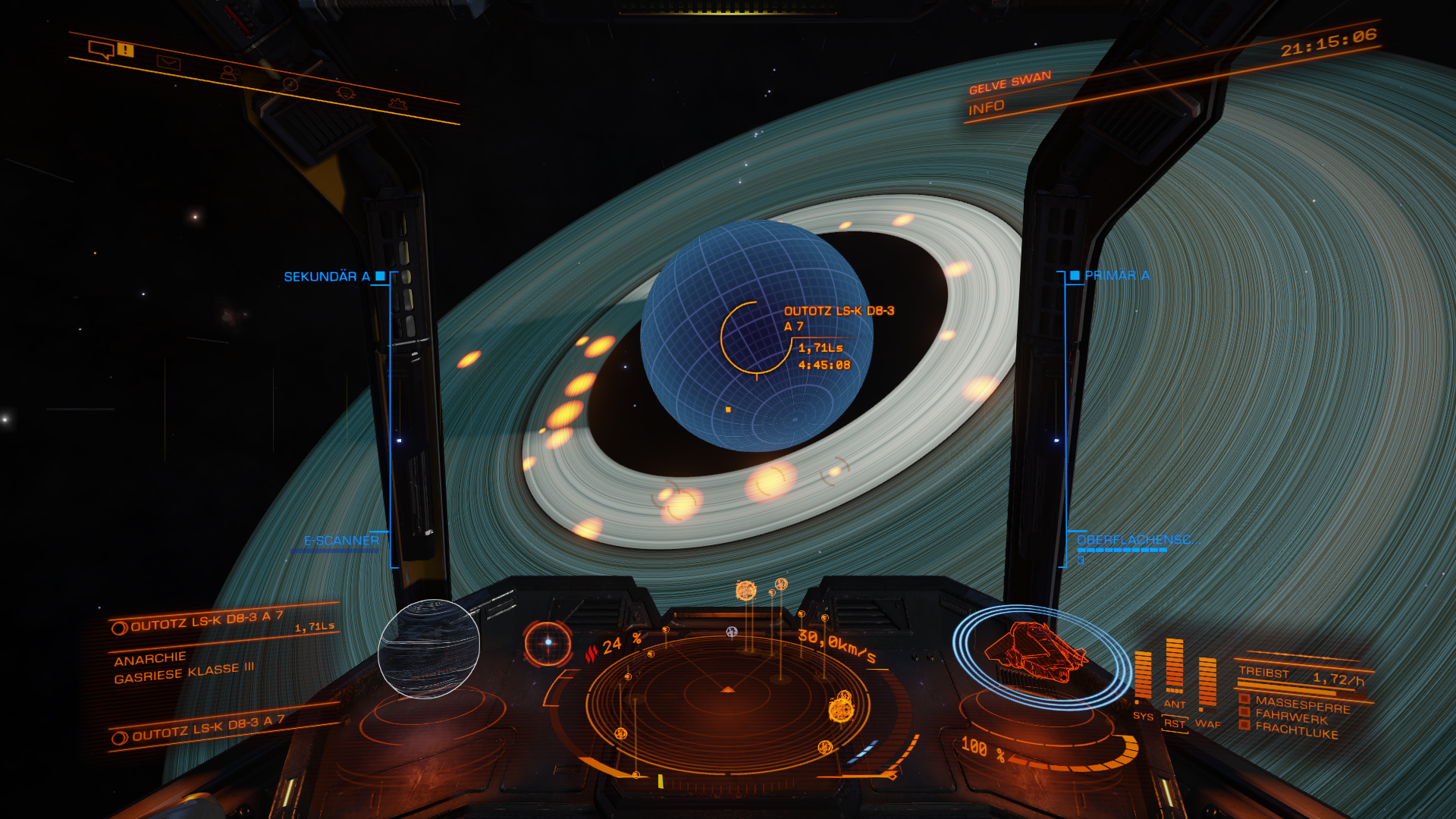This screenshot has width=1456, height=819.
Task: Click the central radar scanner disc
Action: 726,701
